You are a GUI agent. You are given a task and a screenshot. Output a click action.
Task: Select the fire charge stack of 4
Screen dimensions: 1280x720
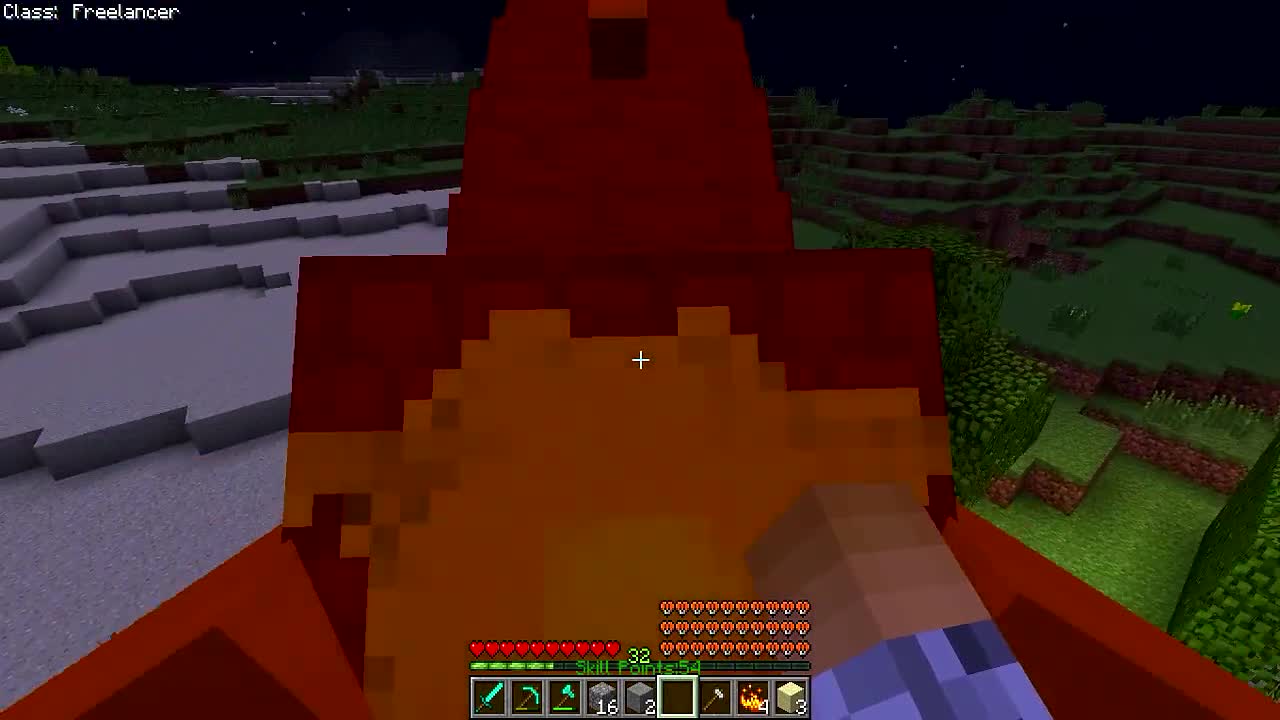tap(754, 698)
